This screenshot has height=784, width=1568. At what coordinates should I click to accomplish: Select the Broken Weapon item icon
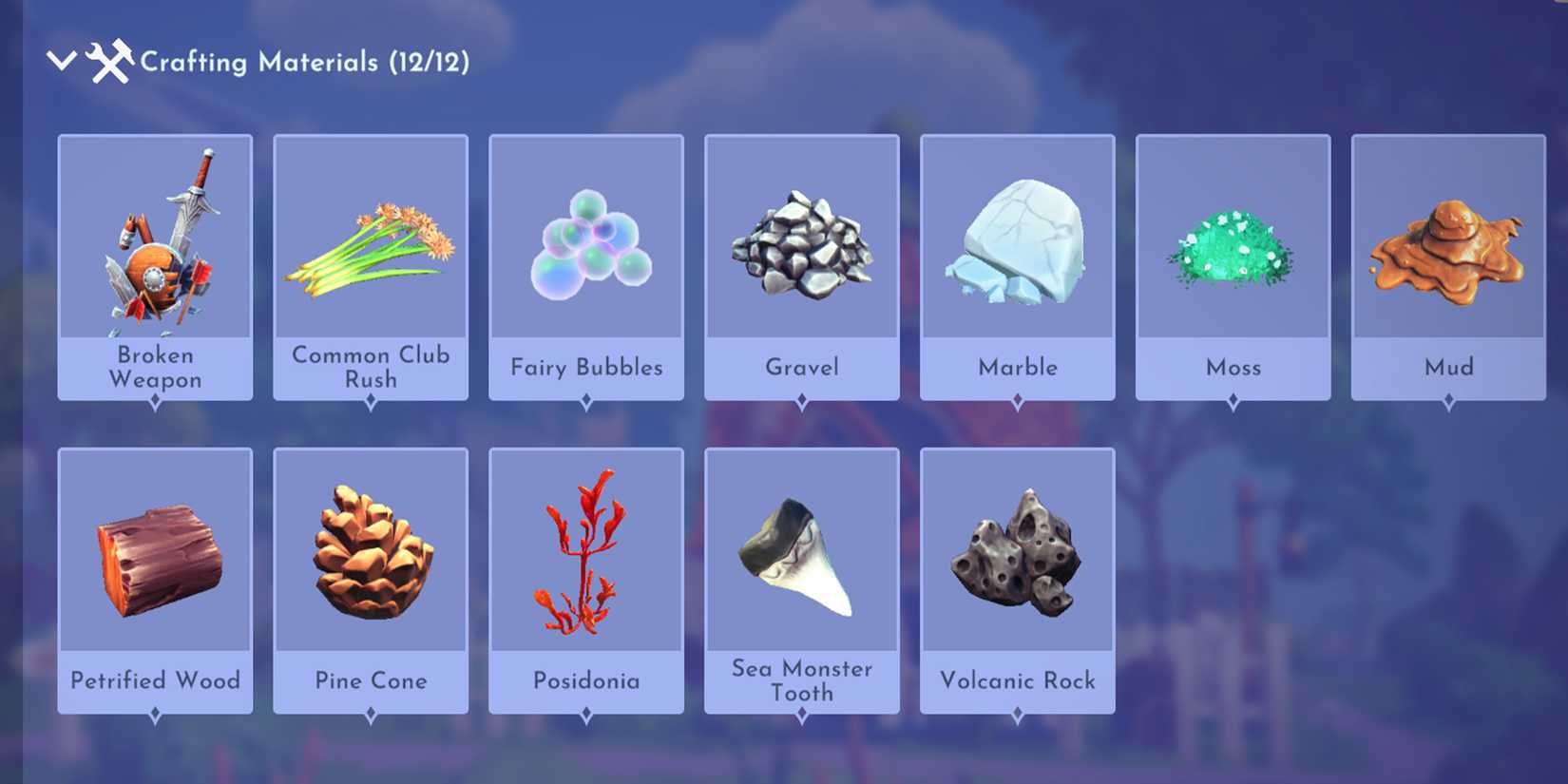point(155,238)
